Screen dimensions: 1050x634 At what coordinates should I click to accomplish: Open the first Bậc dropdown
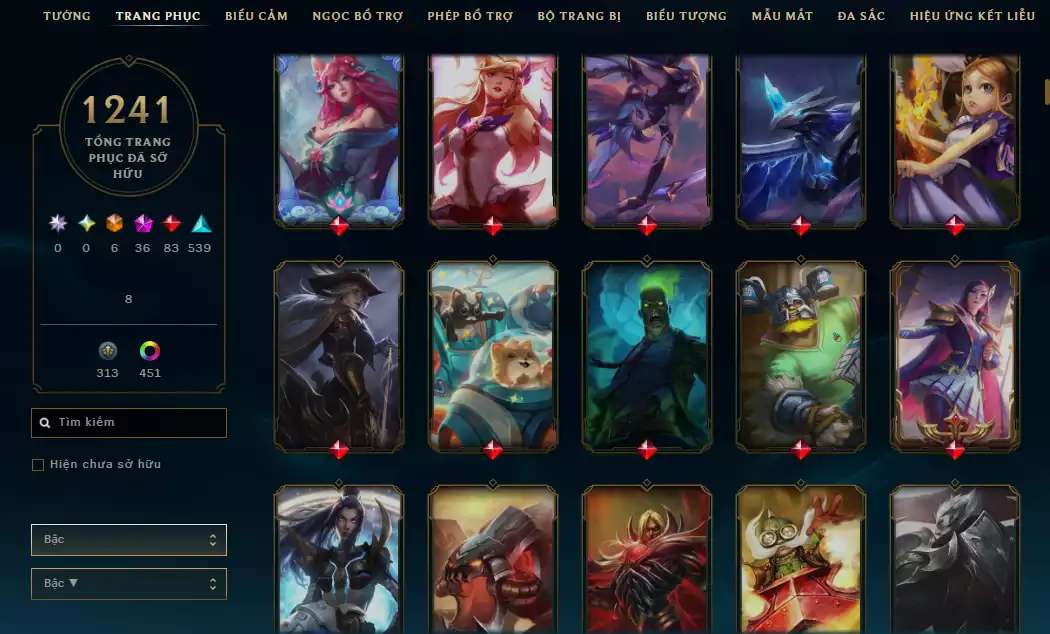click(129, 540)
